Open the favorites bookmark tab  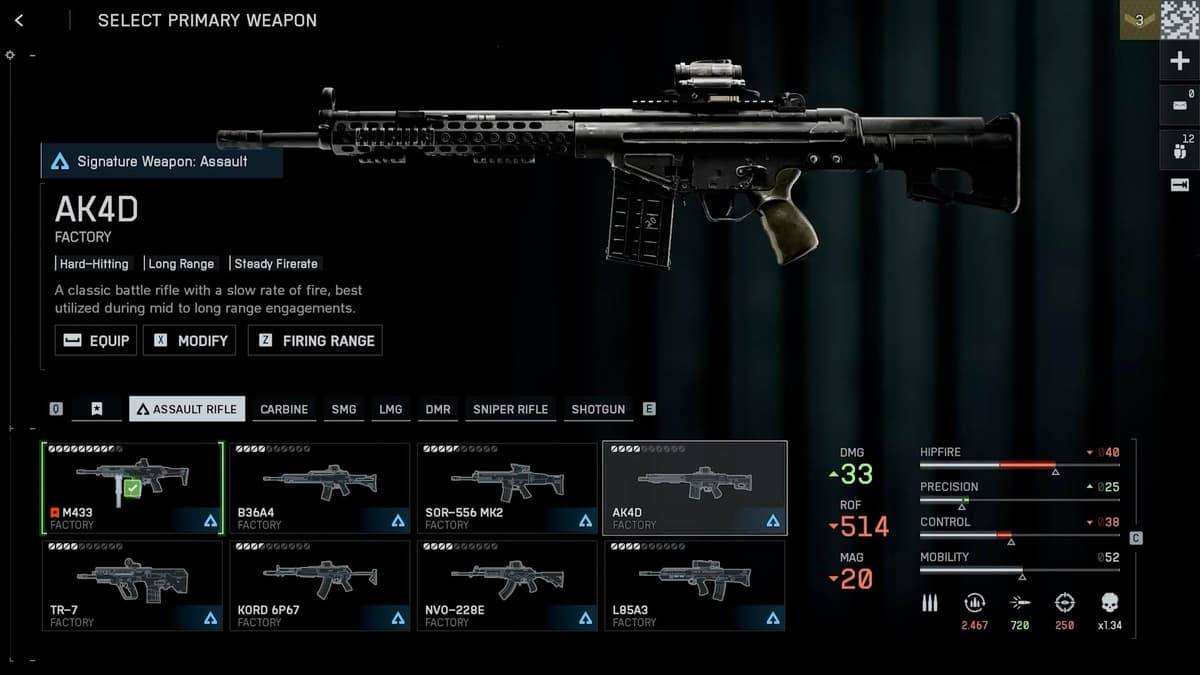tap(97, 409)
